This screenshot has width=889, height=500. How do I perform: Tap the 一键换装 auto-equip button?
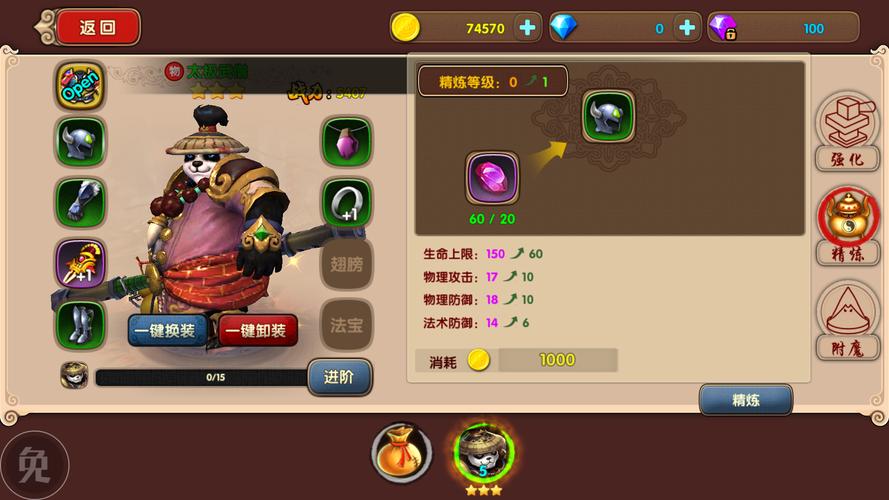[167, 330]
